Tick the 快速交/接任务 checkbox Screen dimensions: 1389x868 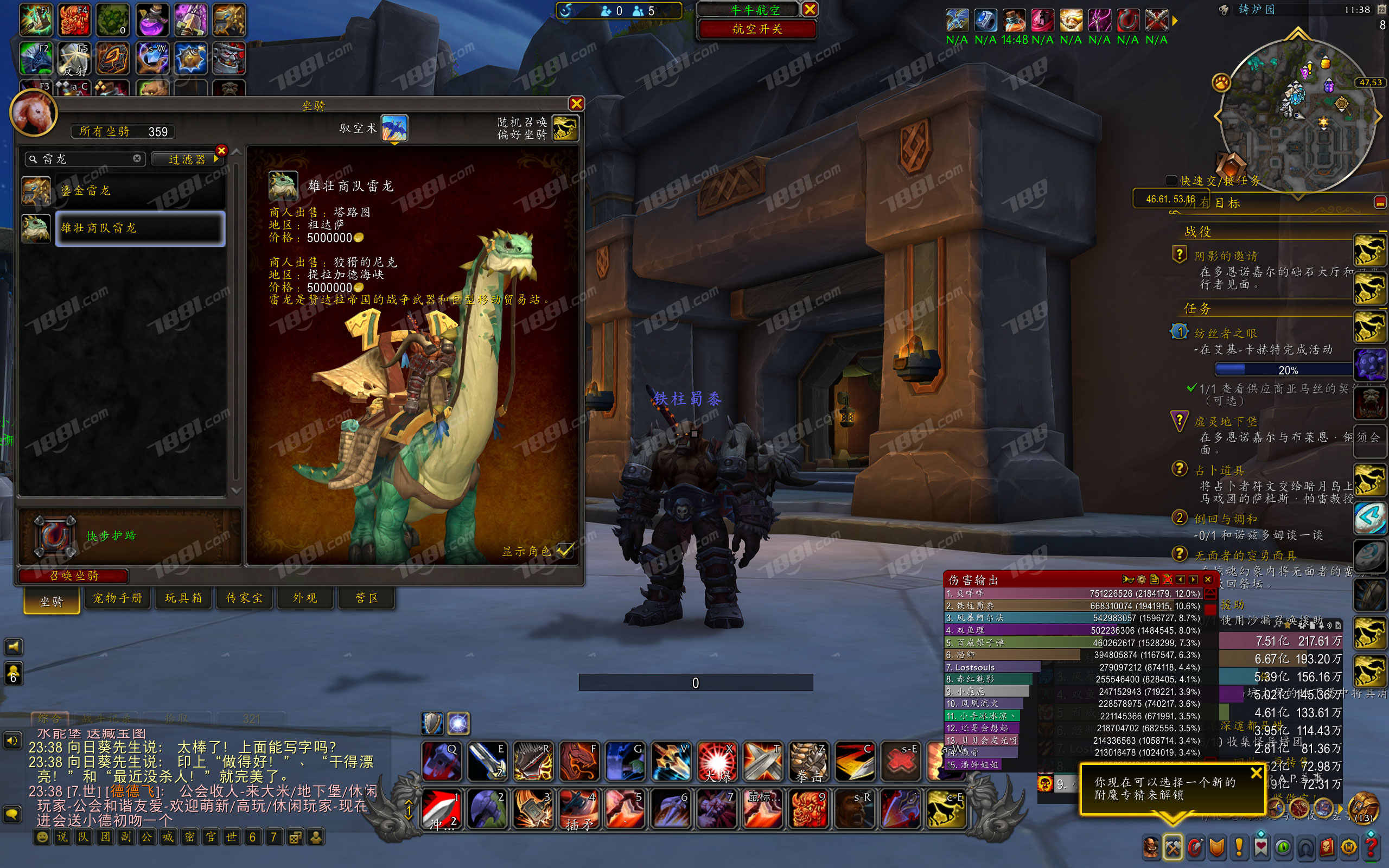coord(1171,181)
